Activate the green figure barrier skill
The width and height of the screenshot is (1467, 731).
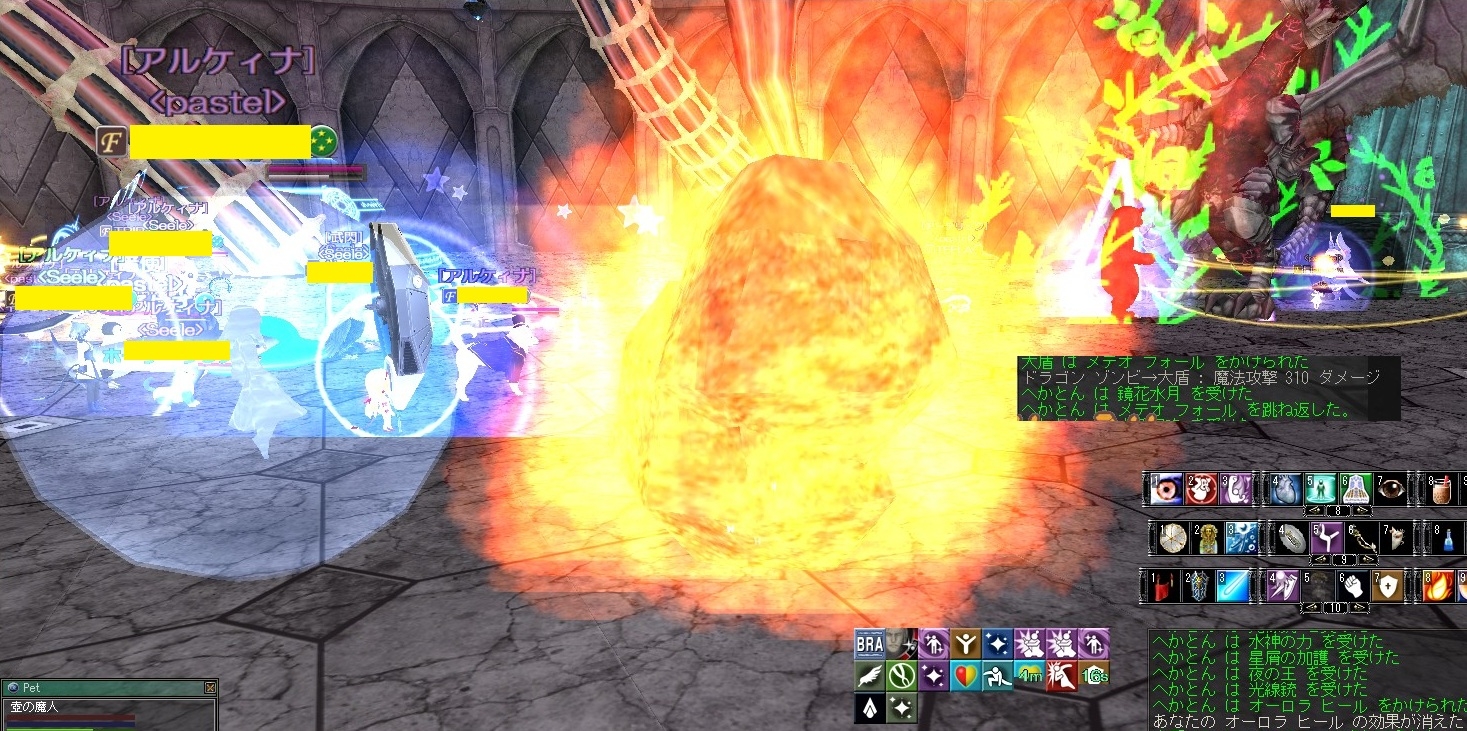[1321, 488]
